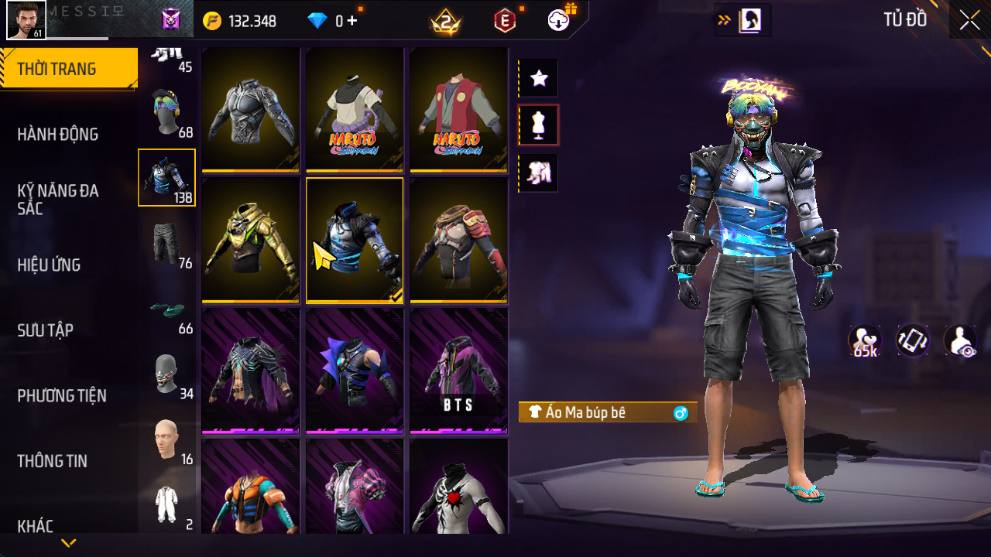Choose the pants category with count 76
The image size is (991, 557).
(167, 243)
